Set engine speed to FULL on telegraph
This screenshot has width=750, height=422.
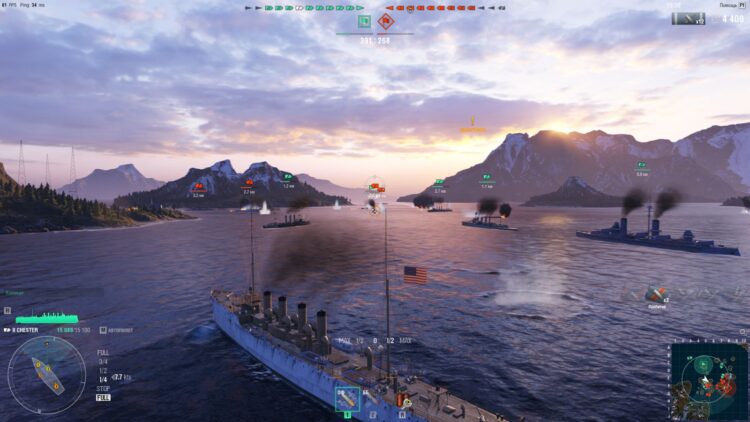pos(103,352)
